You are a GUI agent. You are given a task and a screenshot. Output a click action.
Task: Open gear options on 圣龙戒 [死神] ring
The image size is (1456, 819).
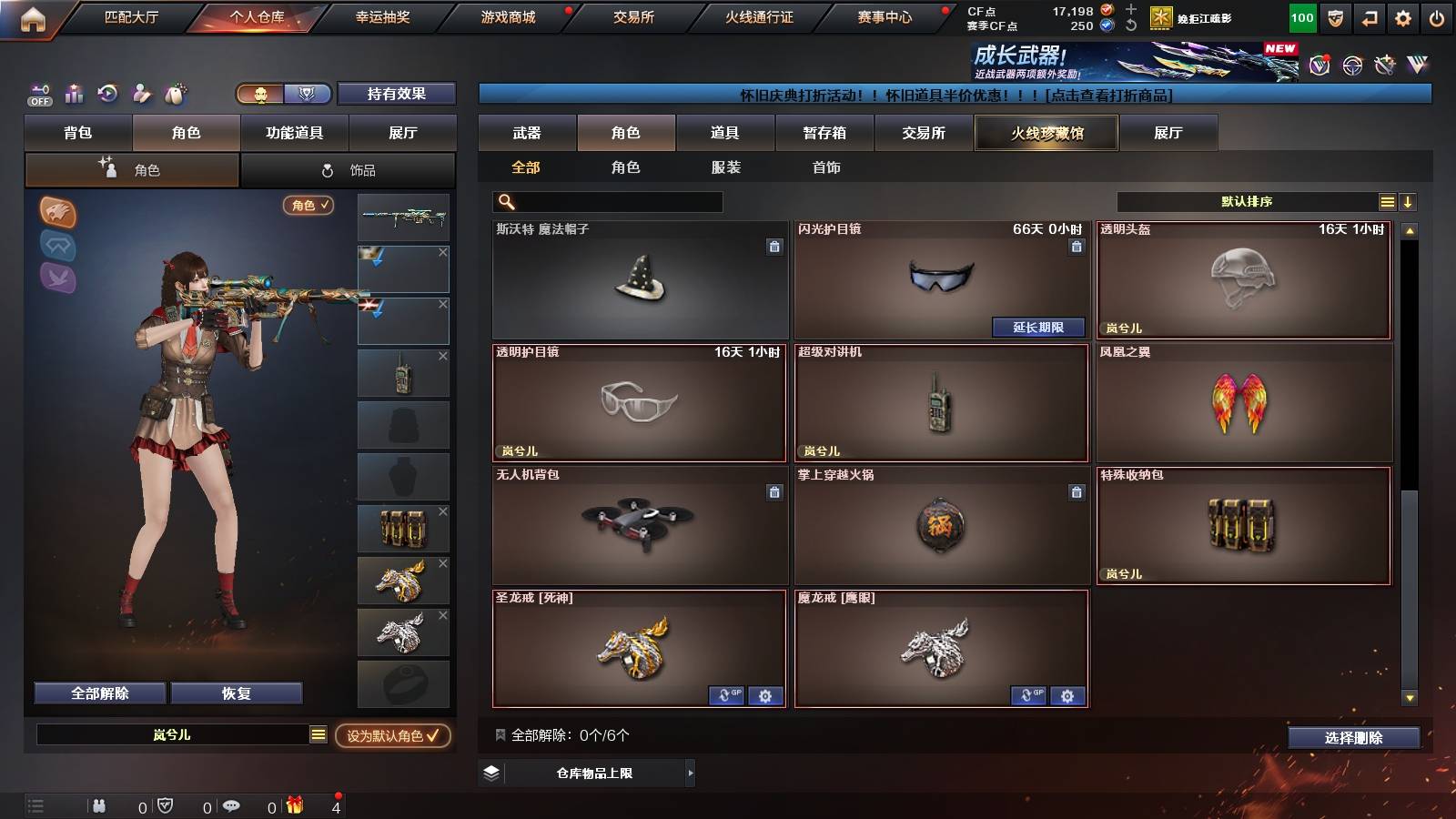pyautogui.click(x=765, y=695)
